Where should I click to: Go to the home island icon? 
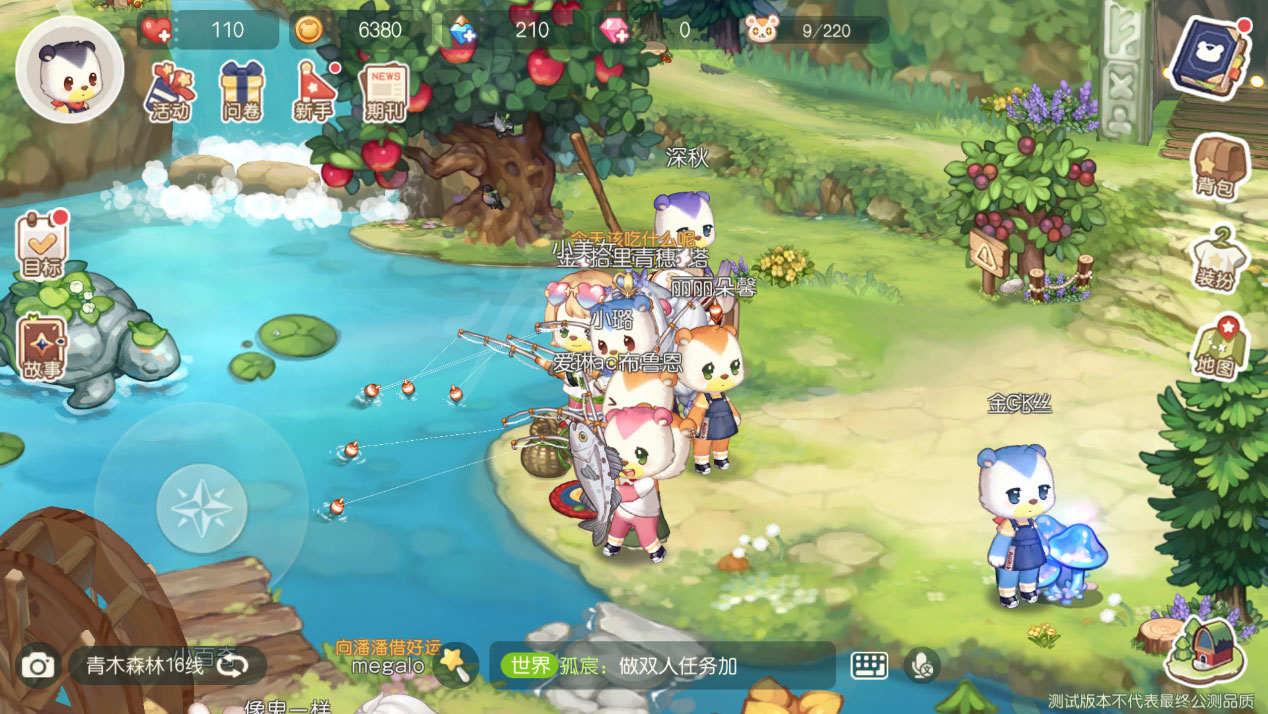(x=1206, y=649)
